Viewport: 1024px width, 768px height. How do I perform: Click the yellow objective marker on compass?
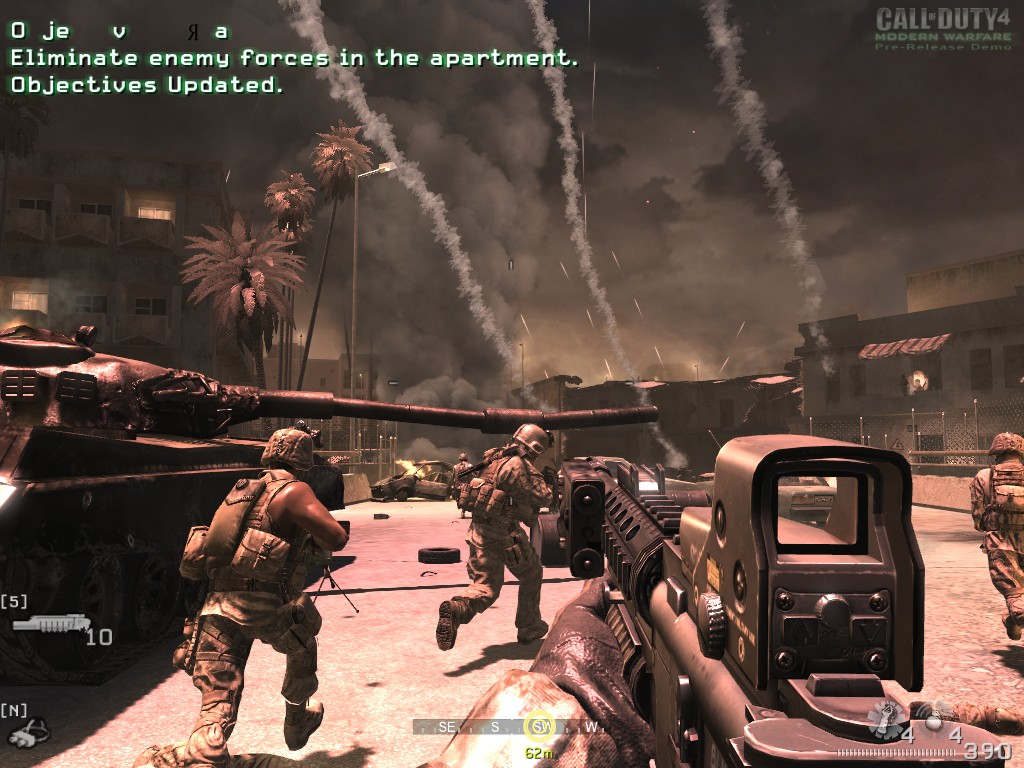coord(541,728)
